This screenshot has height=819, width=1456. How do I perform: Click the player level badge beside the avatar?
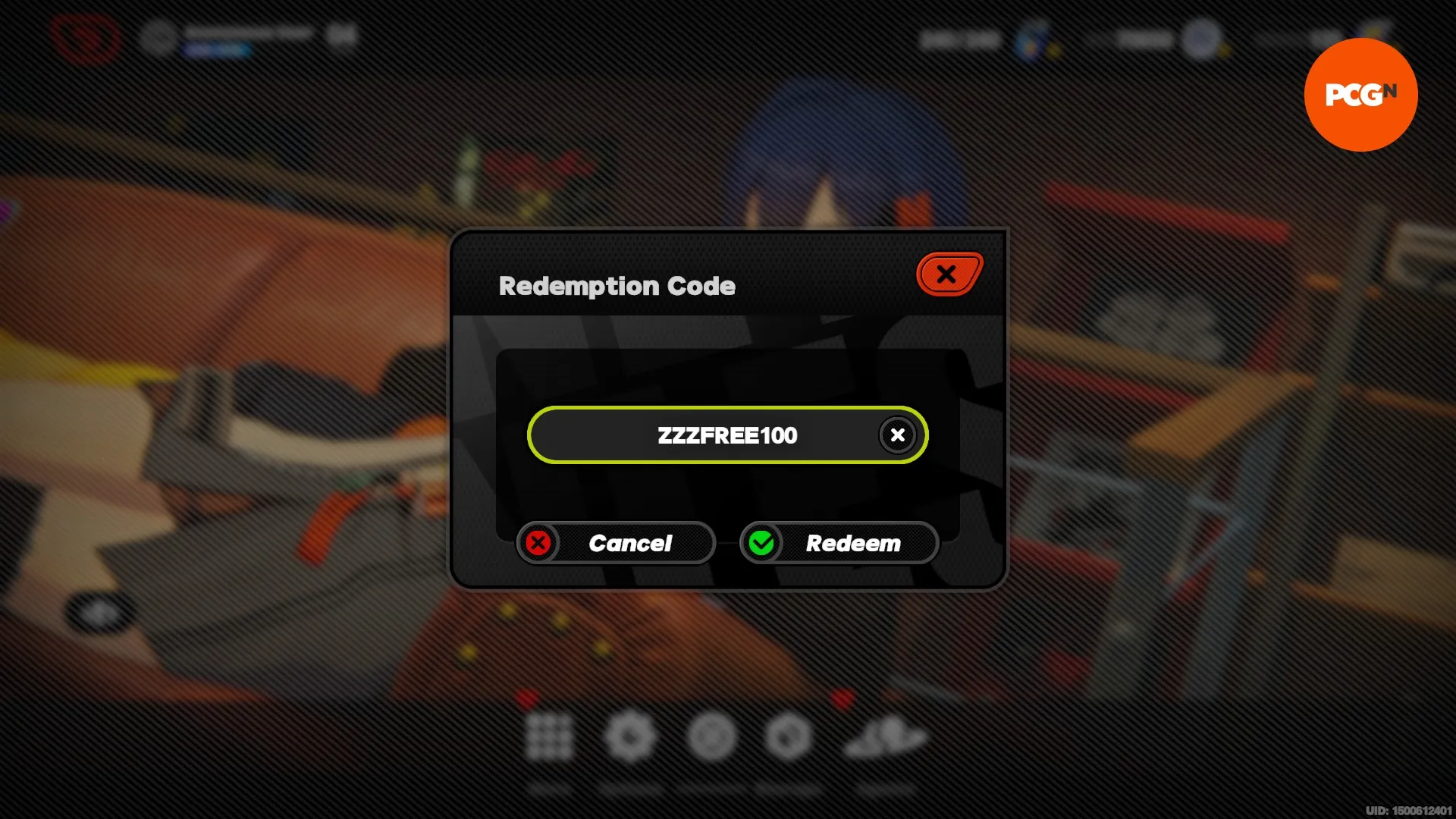(339, 34)
